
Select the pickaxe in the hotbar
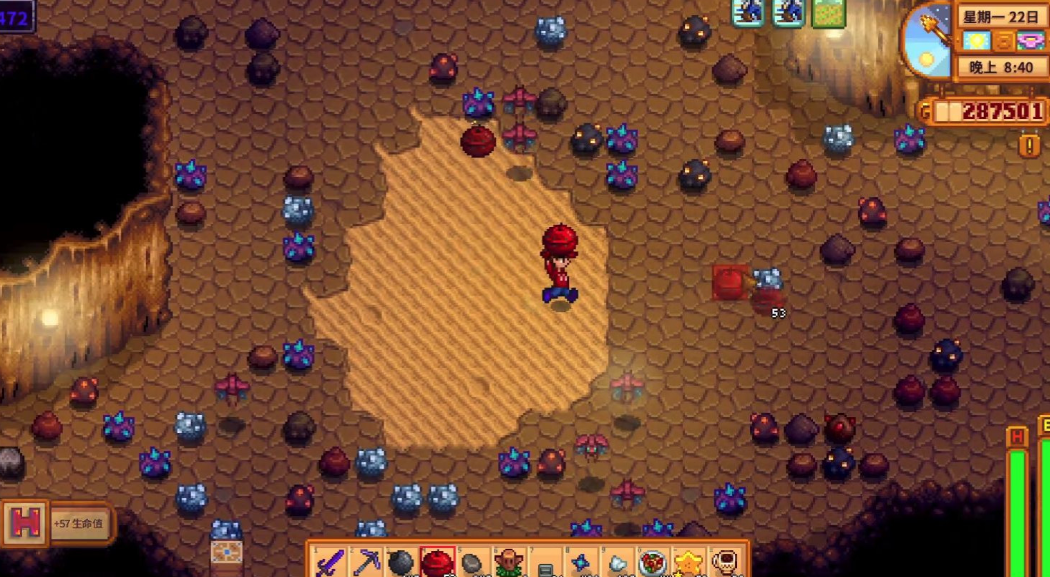click(x=365, y=563)
